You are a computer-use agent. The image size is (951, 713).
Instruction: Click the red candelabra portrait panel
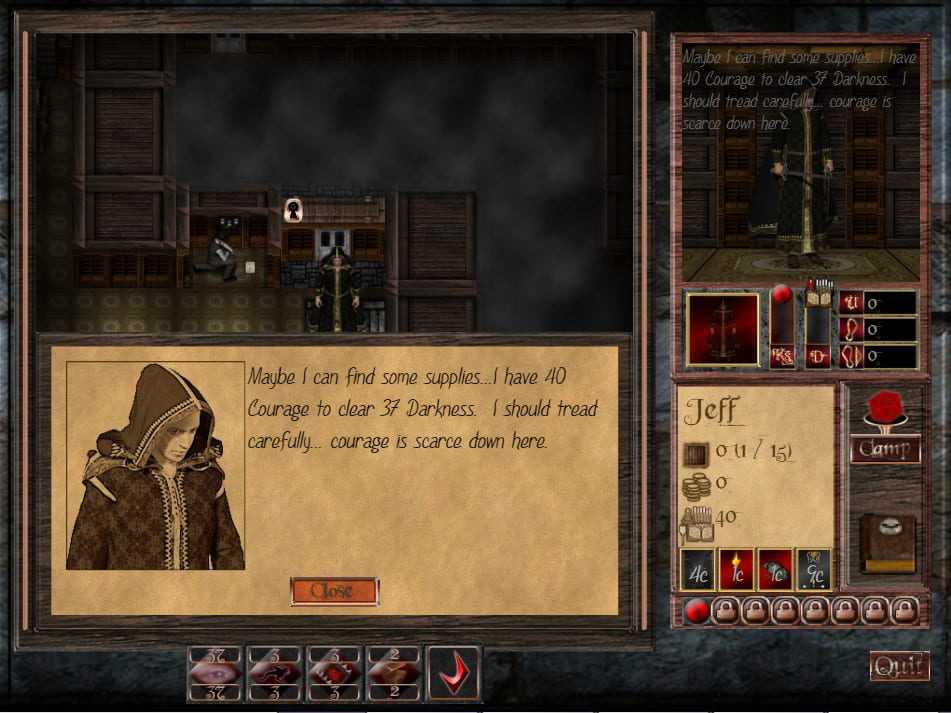tap(722, 328)
